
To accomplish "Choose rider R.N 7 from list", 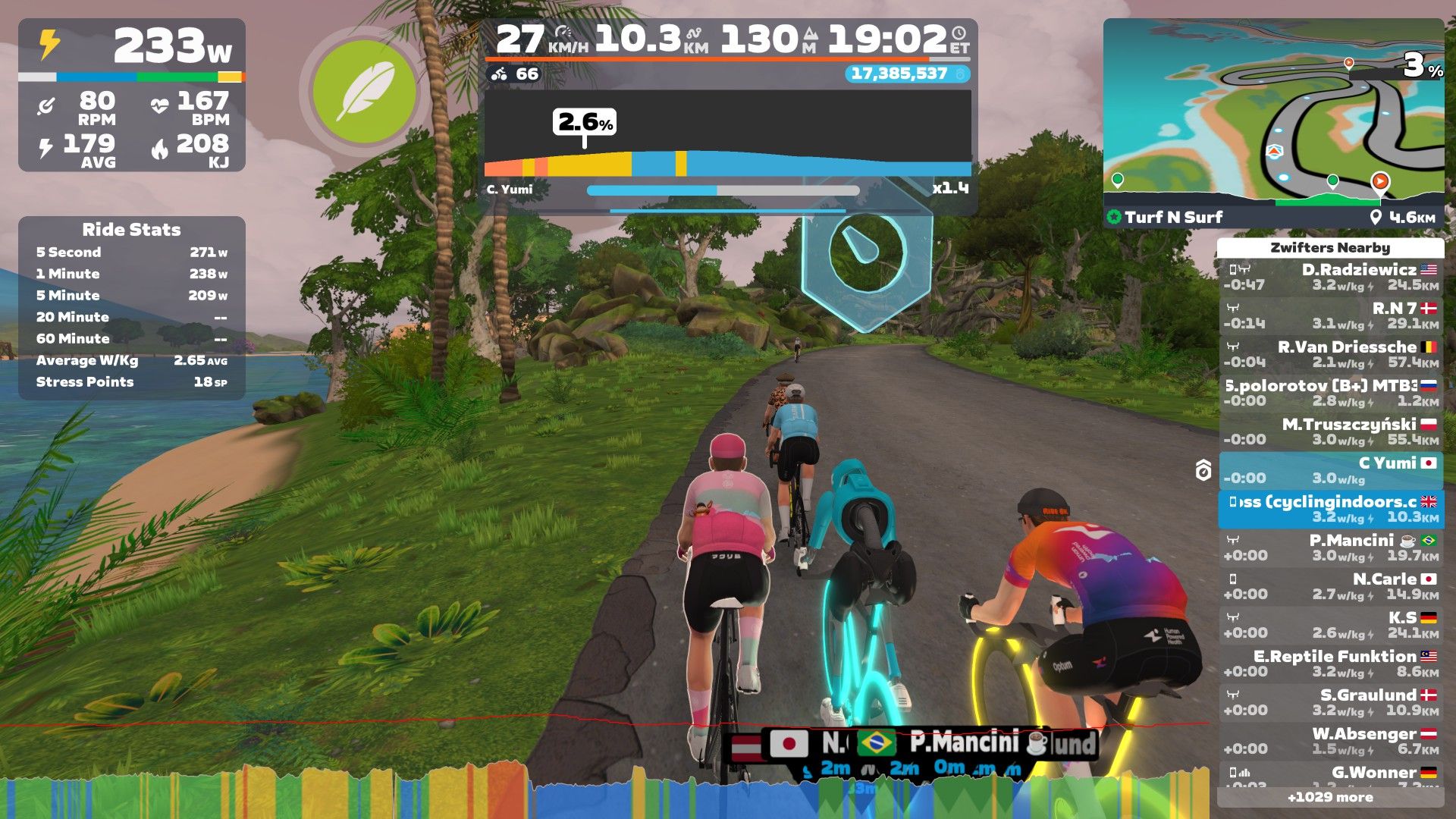I will point(1331,315).
